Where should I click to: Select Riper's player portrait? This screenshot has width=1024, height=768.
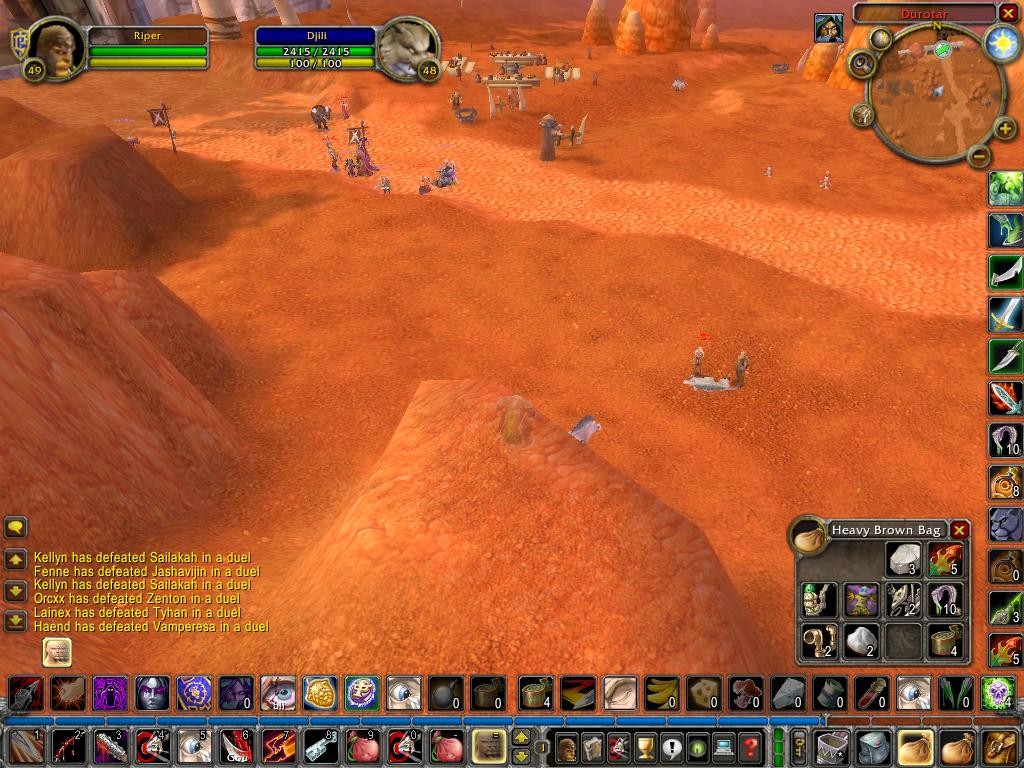(55, 46)
